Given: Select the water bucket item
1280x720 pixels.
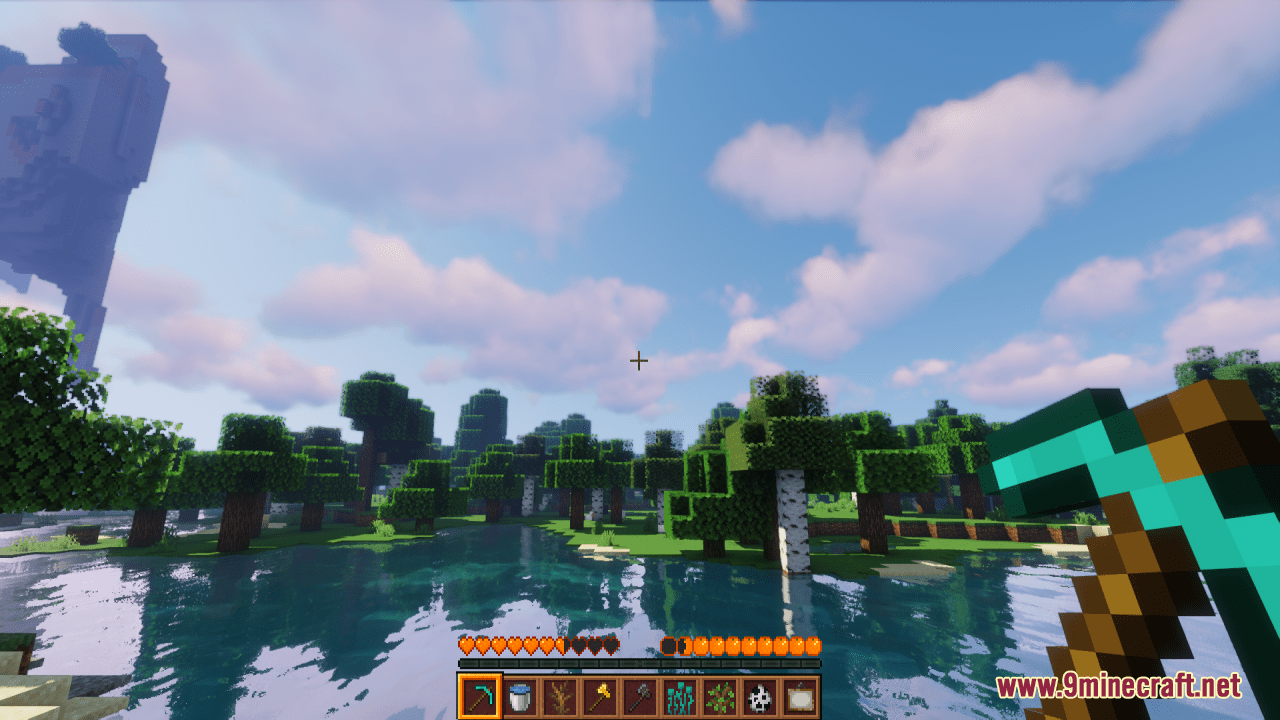Looking at the screenshot, I should click(519, 697).
